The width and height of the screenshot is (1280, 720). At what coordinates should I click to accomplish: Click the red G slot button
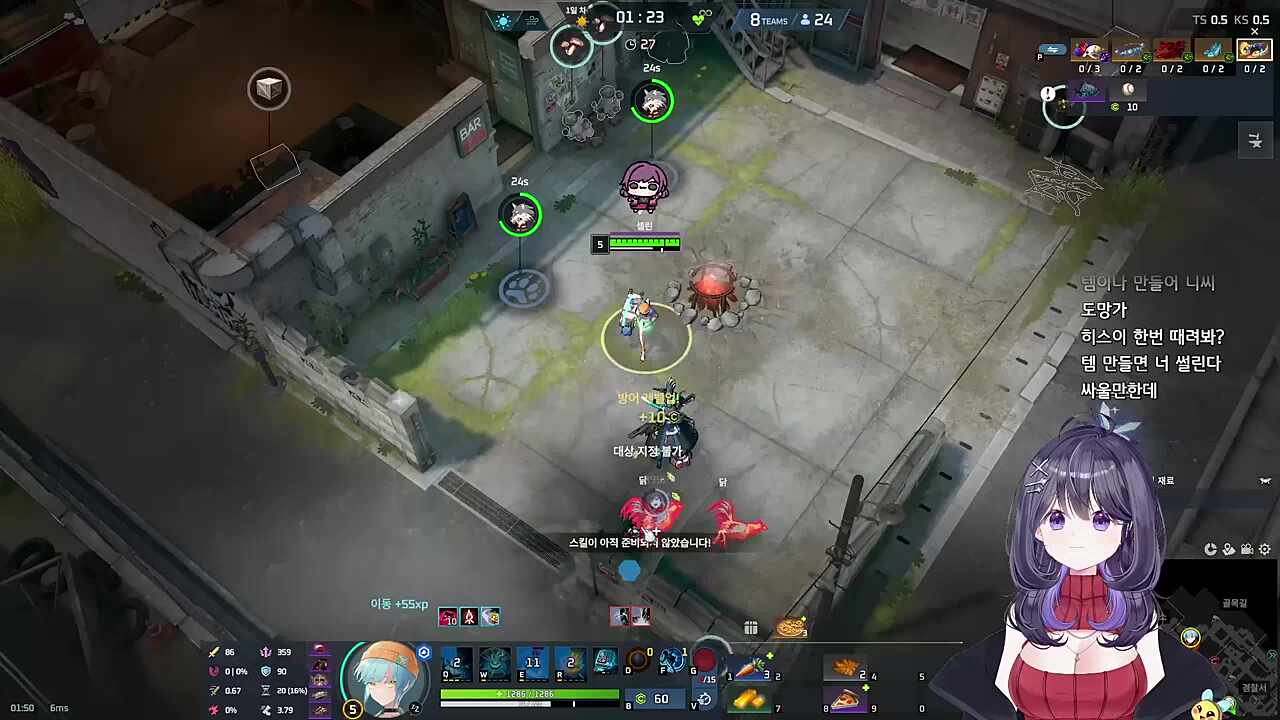tap(706, 660)
